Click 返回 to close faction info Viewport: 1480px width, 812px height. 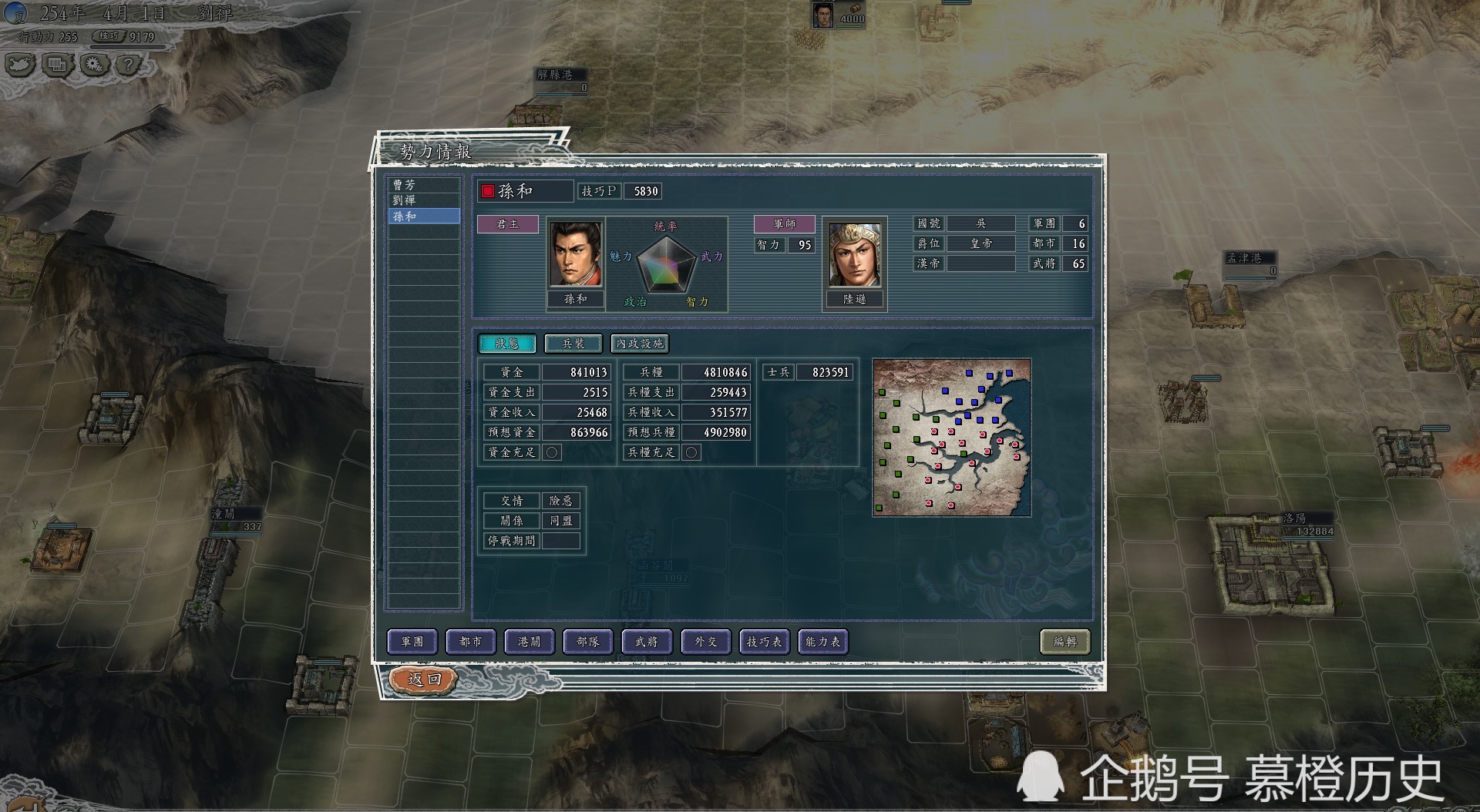pos(424,679)
